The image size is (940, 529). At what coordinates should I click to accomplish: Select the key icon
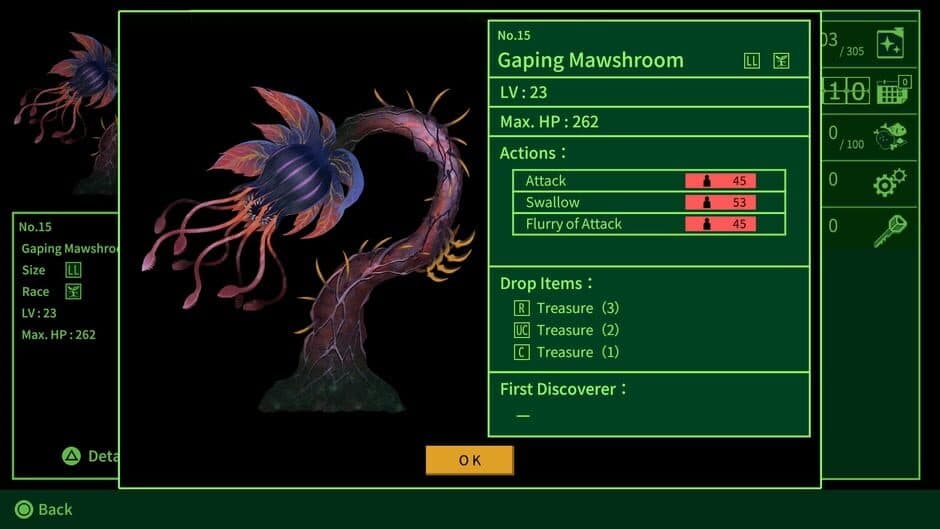889,229
